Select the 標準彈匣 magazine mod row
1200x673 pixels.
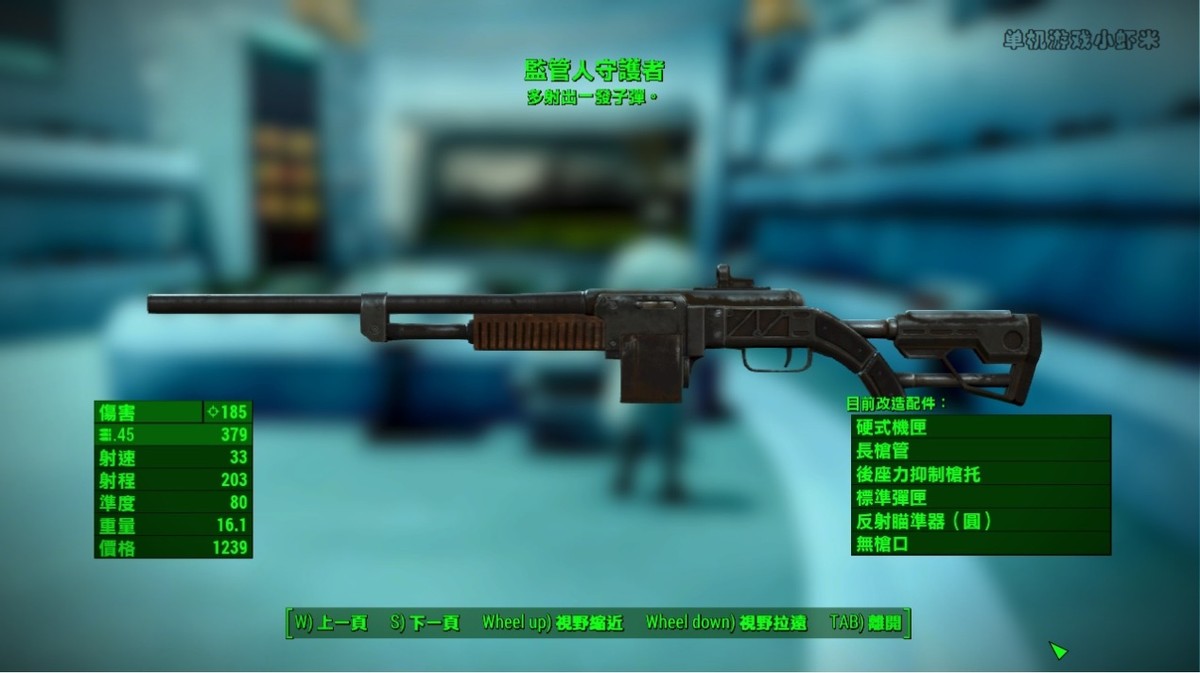(x=980, y=497)
